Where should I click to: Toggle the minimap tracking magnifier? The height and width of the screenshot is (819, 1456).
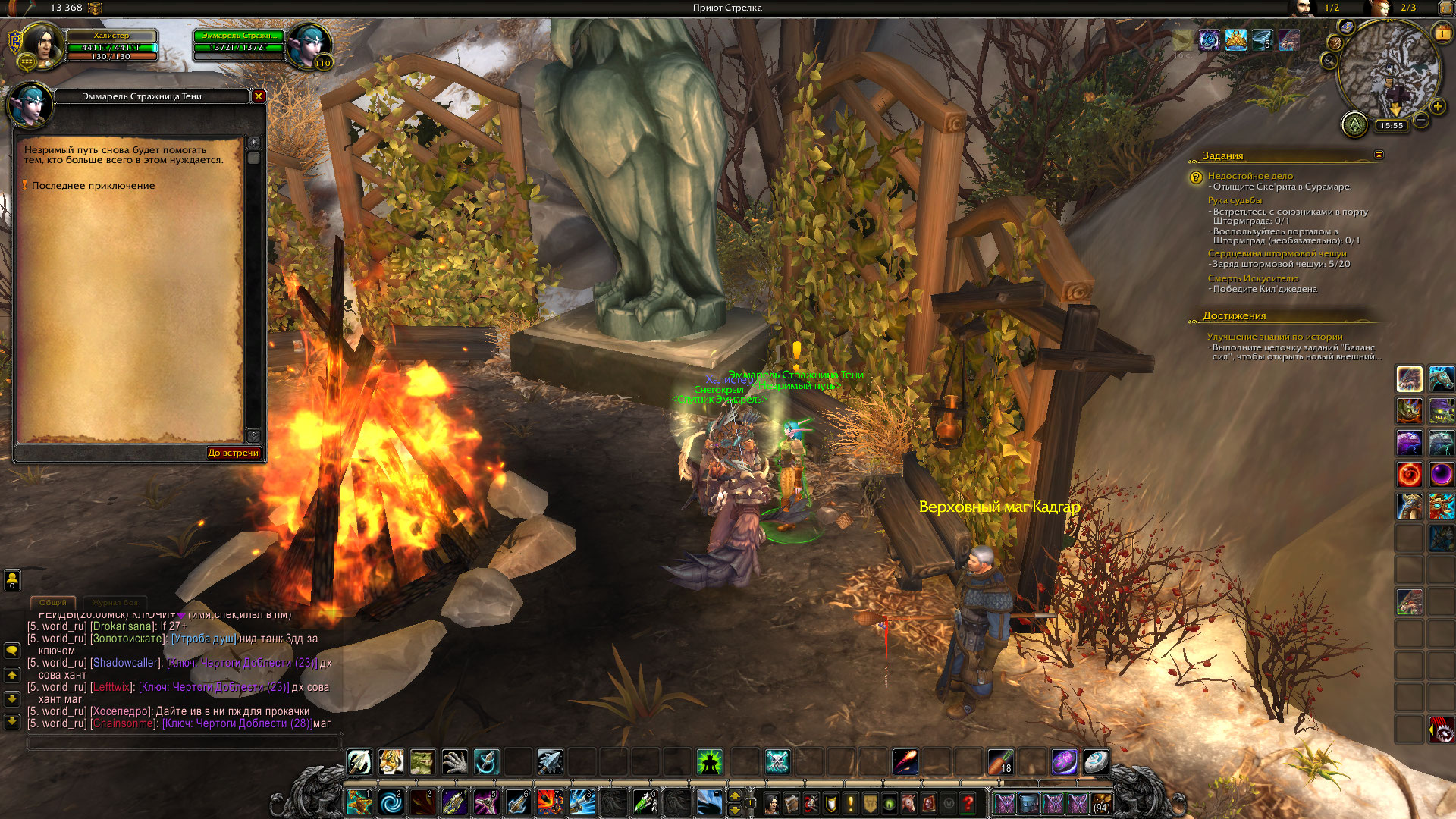[x=1329, y=60]
